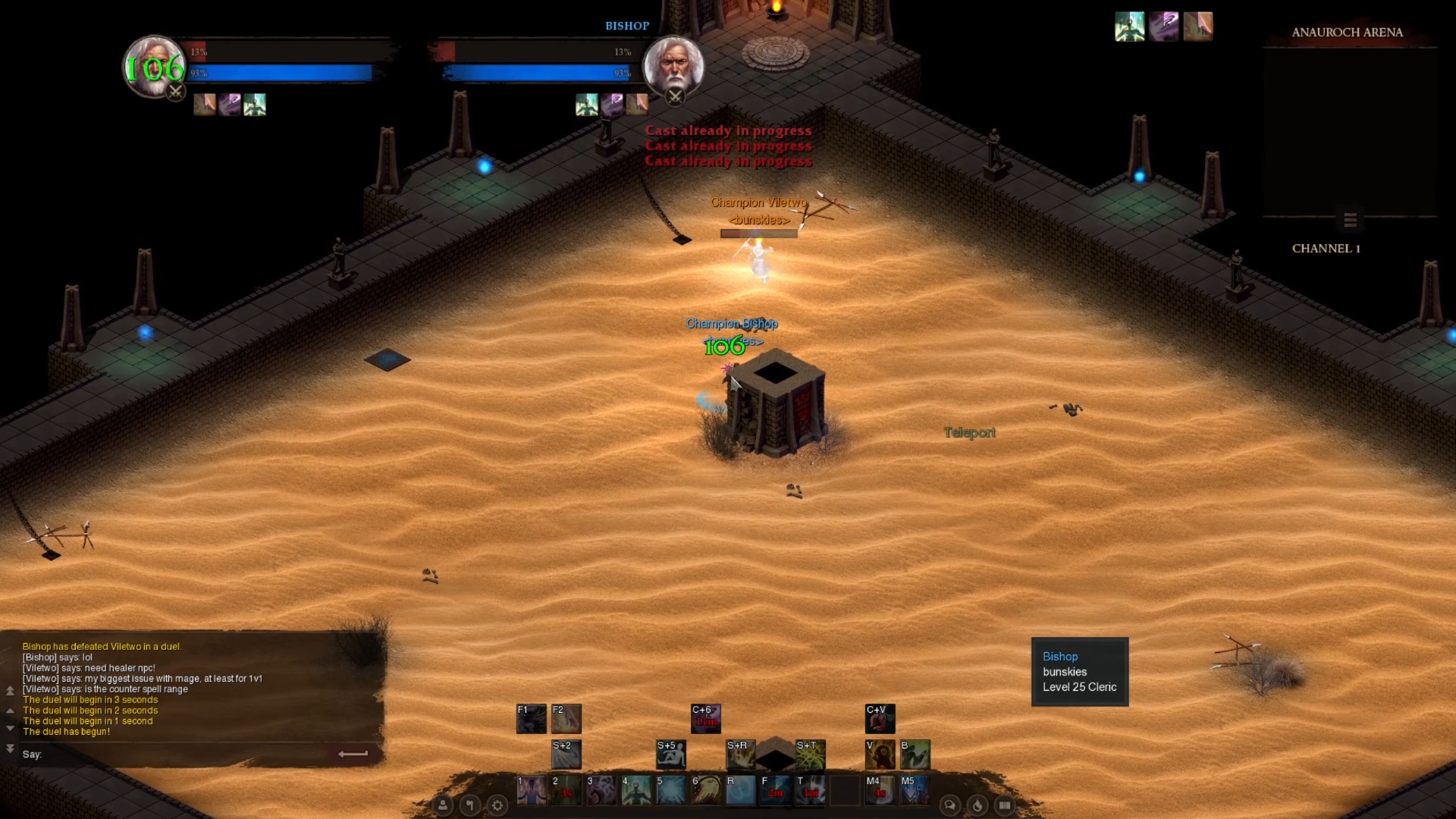This screenshot has width=1456, height=819.
Task: Use the C+V red swirl skill
Action: (x=880, y=718)
